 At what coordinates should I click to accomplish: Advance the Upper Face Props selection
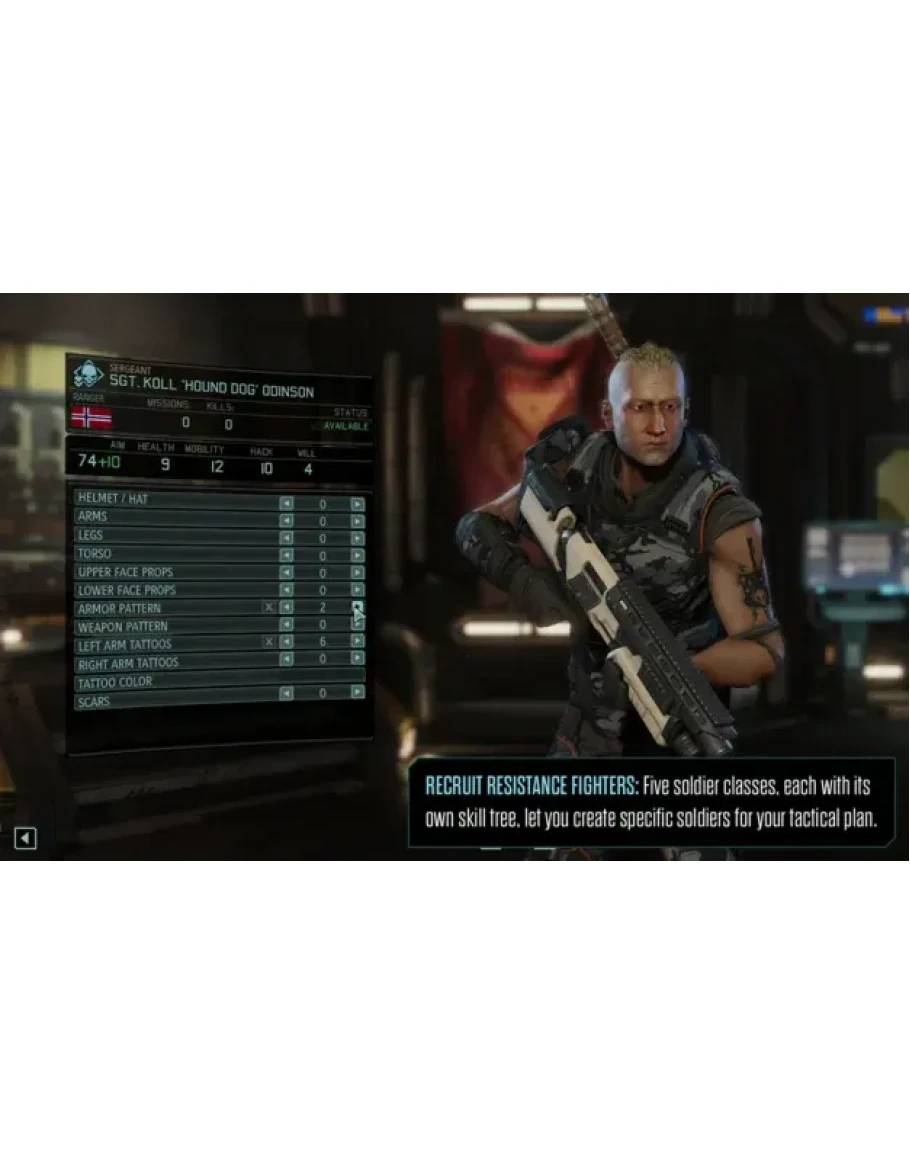pyautogui.click(x=357, y=572)
